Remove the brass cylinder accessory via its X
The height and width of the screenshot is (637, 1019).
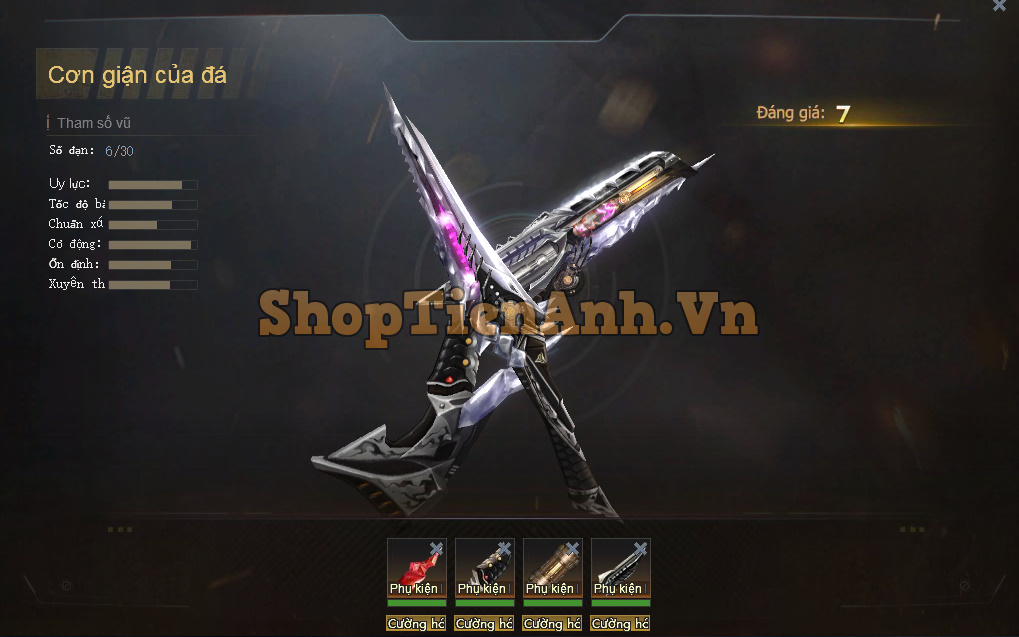(572, 548)
